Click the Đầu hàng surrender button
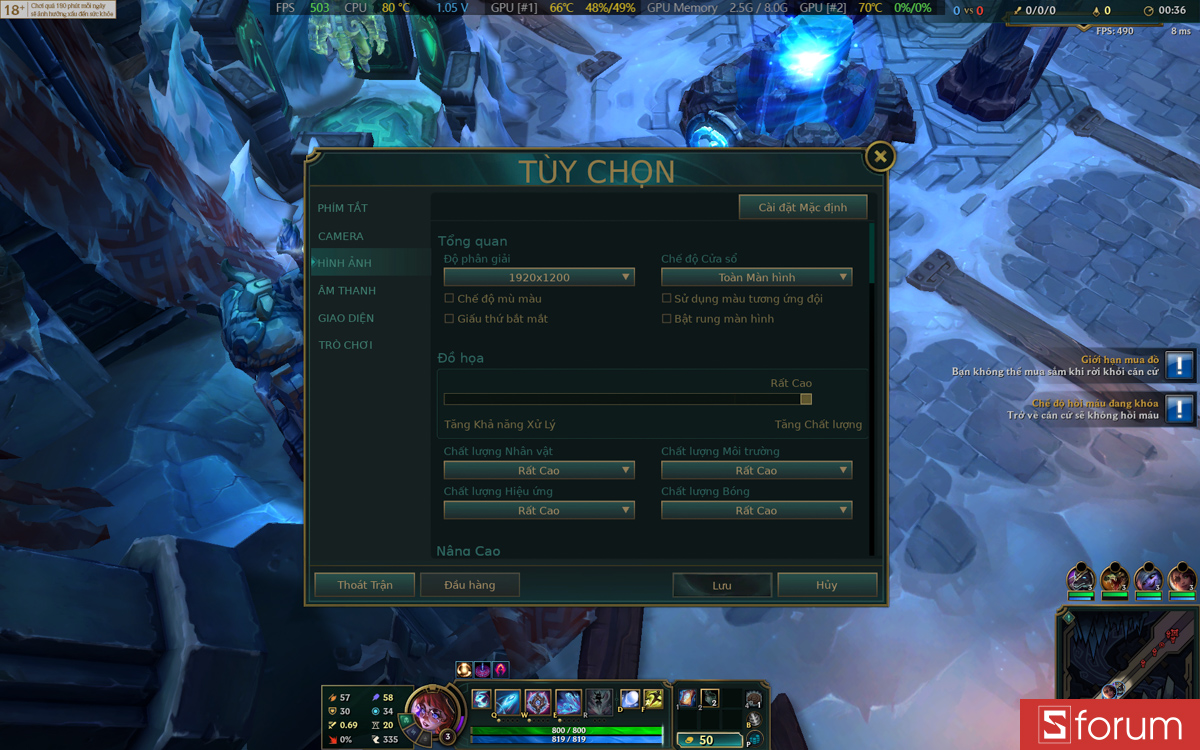 (x=470, y=585)
